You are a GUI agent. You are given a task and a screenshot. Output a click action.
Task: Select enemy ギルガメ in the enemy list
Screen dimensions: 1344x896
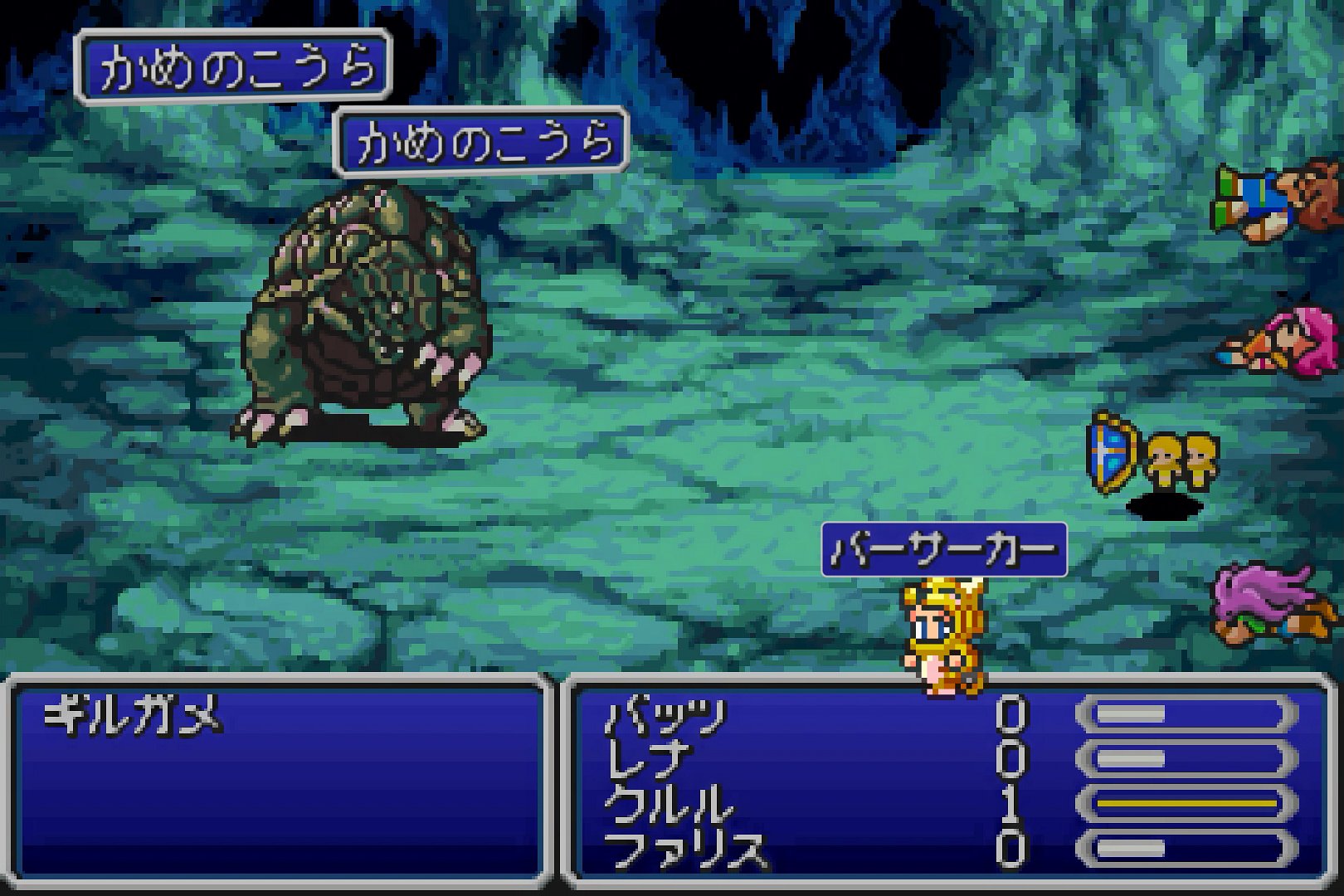click(x=133, y=715)
